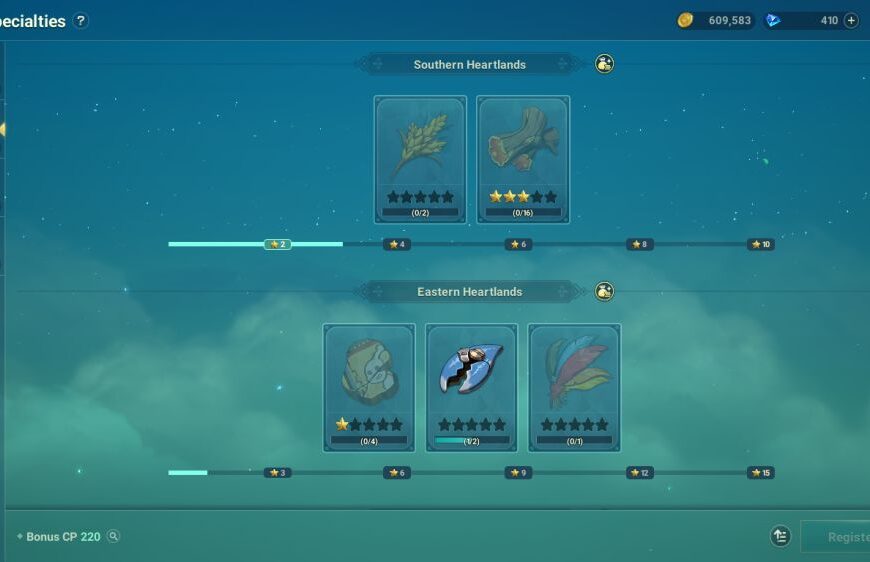The height and width of the screenshot is (562, 870).
Task: View Southern Heartlands 10-star reward marker
Action: [760, 244]
